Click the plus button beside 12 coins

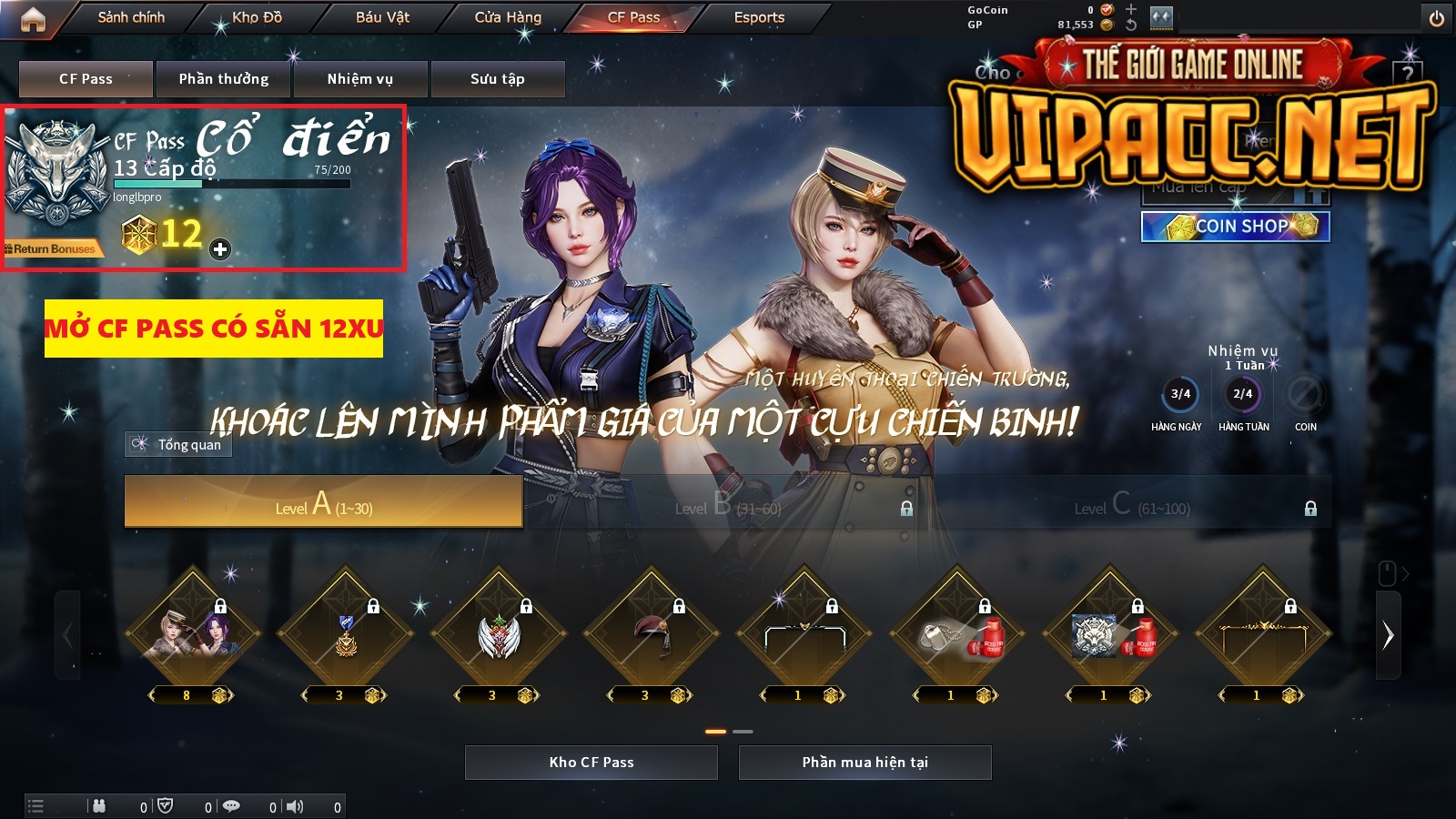point(220,248)
